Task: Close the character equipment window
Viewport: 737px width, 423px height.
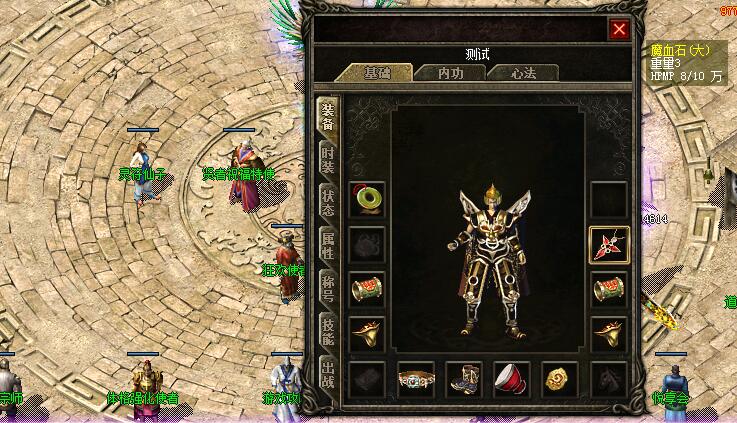Action: [x=619, y=30]
